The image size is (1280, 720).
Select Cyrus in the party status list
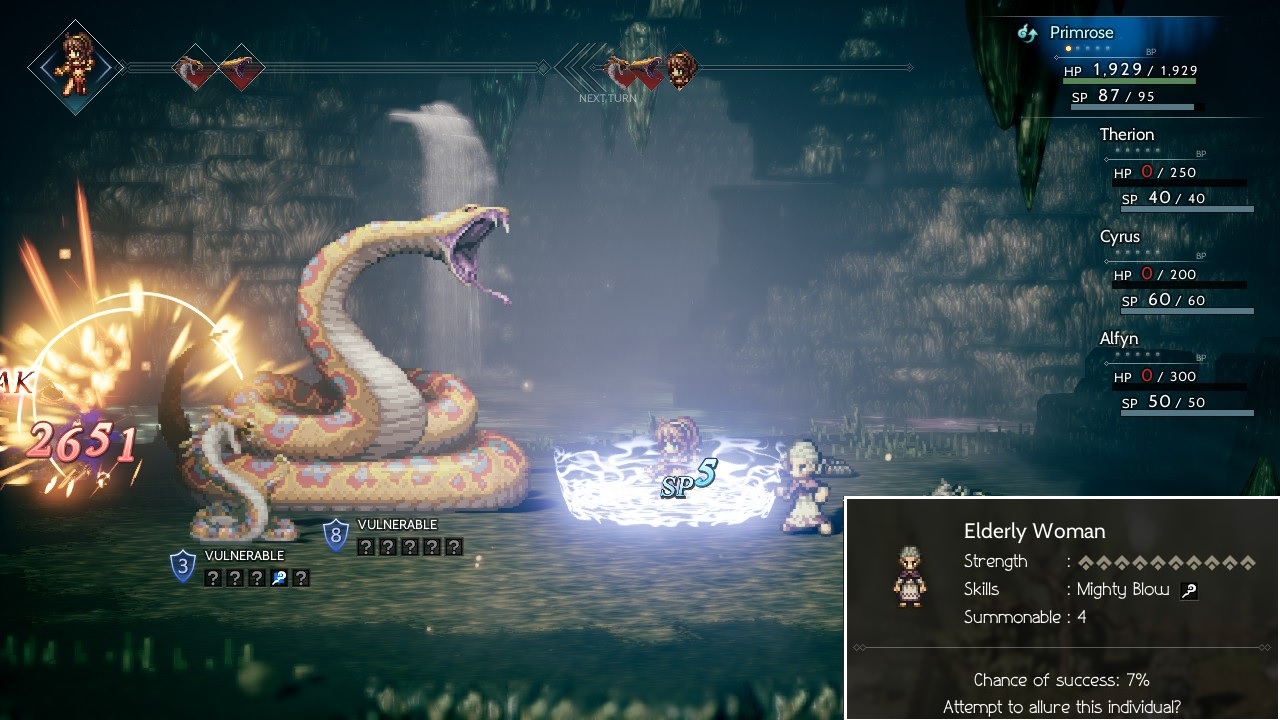pos(1119,237)
